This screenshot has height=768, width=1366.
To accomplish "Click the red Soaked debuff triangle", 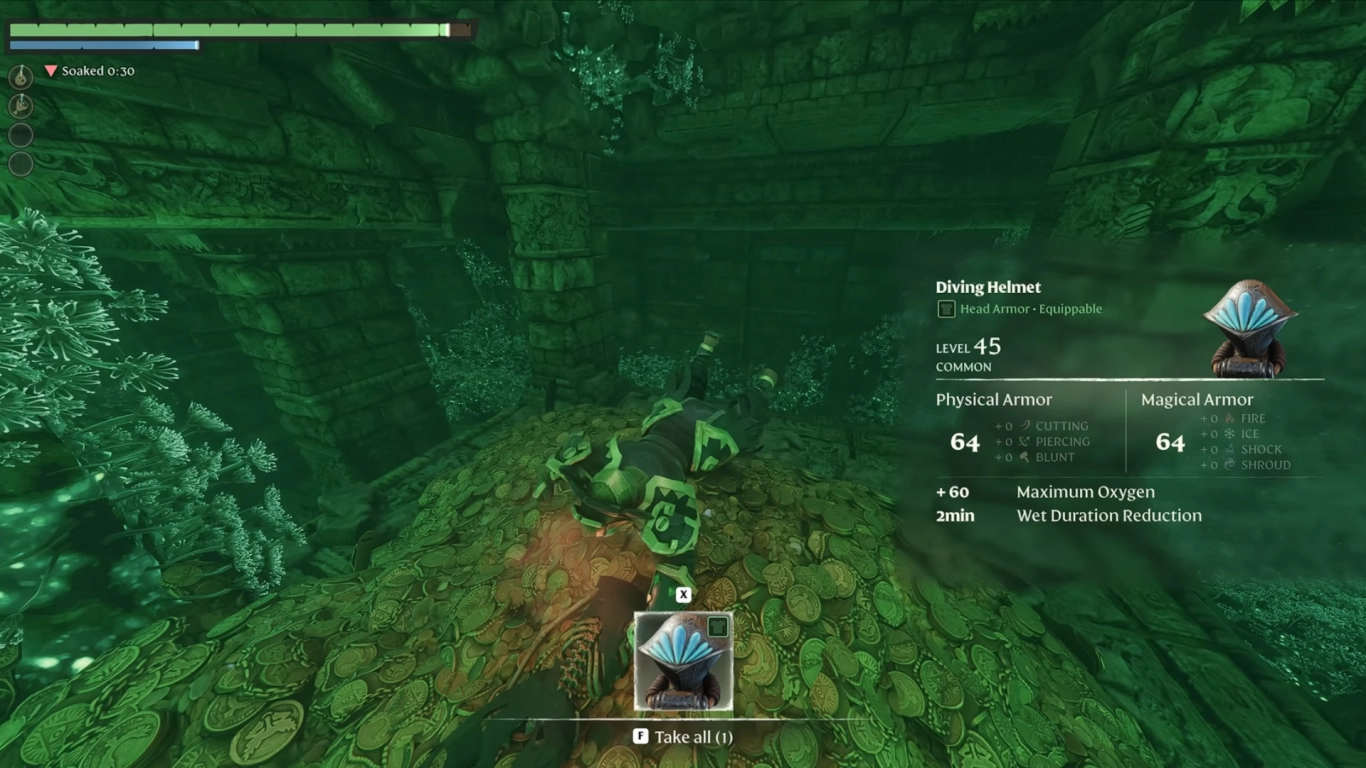I will [x=49, y=71].
